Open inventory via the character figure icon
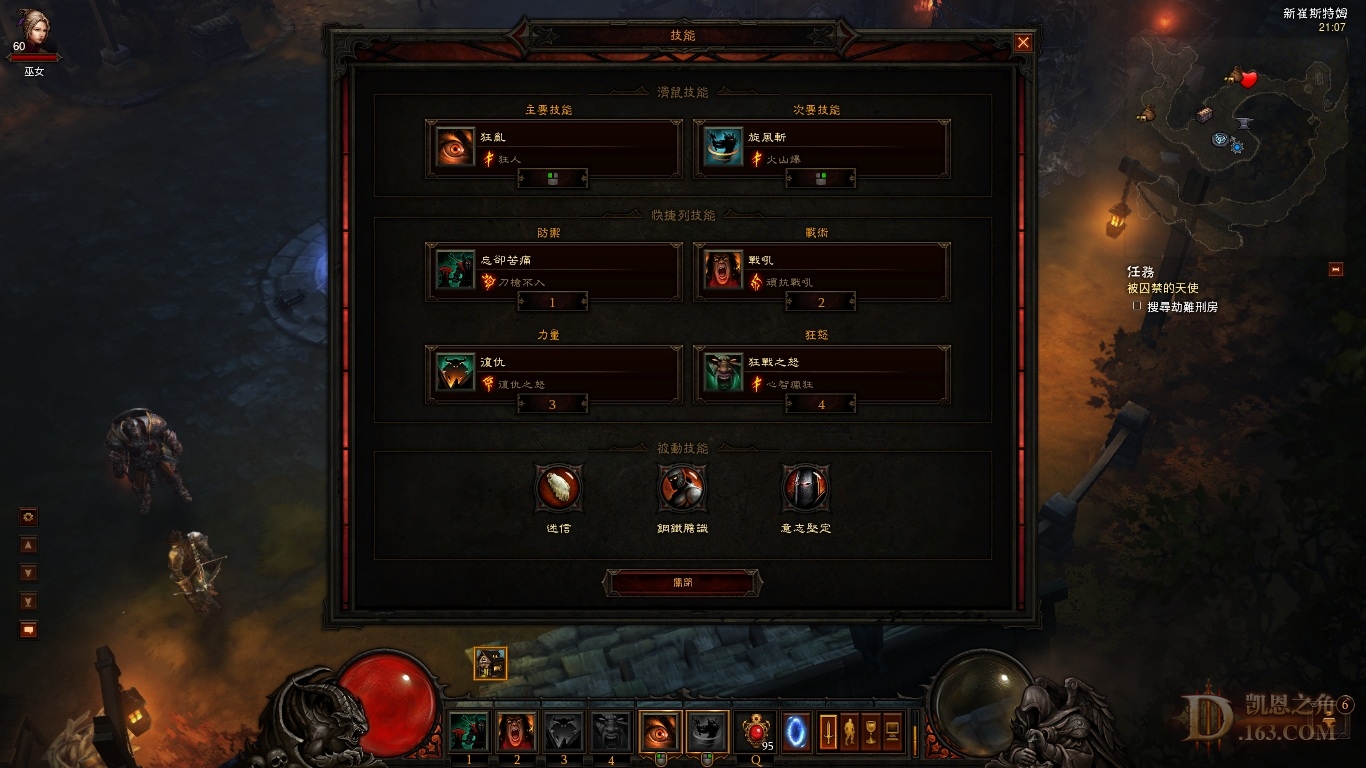Screen dimensions: 1366x768 tap(850, 732)
